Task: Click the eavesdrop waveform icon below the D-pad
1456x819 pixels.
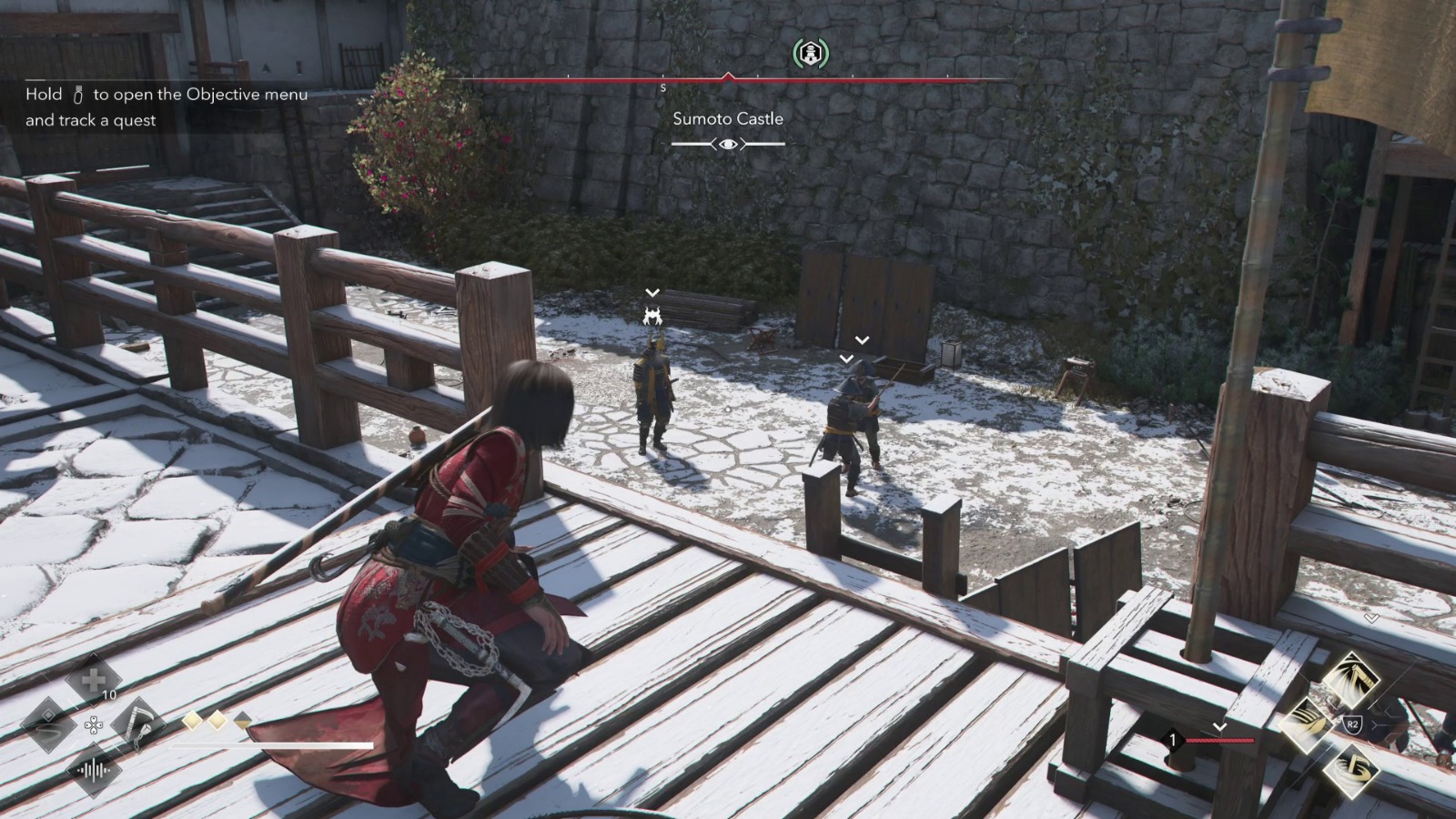Action: [94, 770]
